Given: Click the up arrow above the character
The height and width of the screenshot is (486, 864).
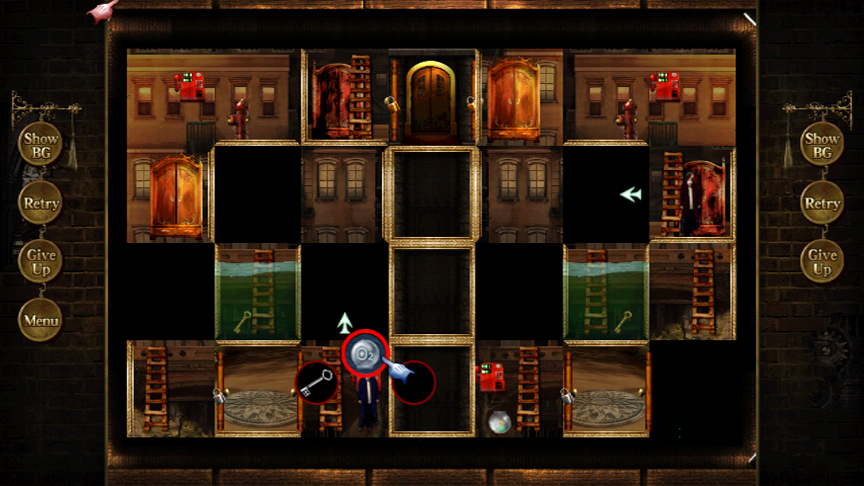Looking at the screenshot, I should (345, 322).
